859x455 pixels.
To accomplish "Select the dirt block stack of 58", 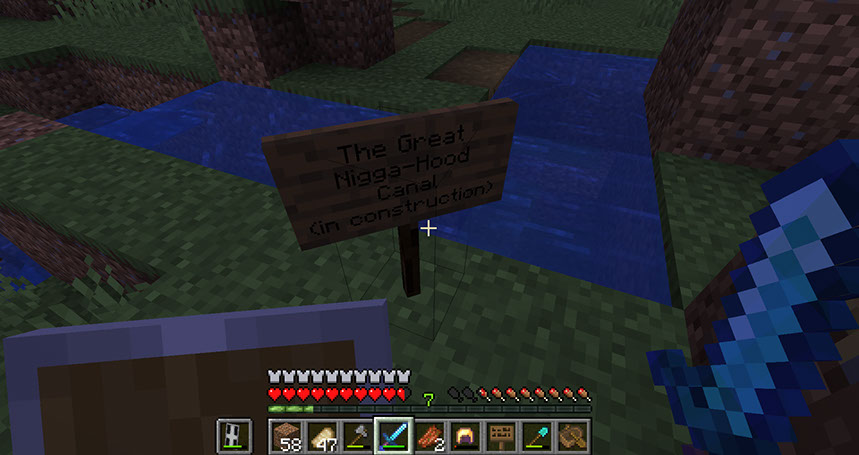I will [285, 436].
